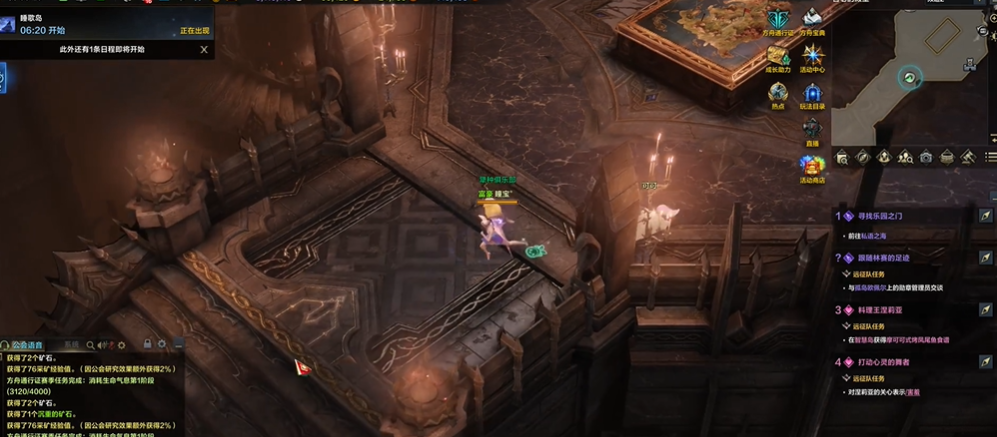Screen dimensions: 997x437
Task: Open the 方舟宝典 codex icon
Action: click(812, 20)
